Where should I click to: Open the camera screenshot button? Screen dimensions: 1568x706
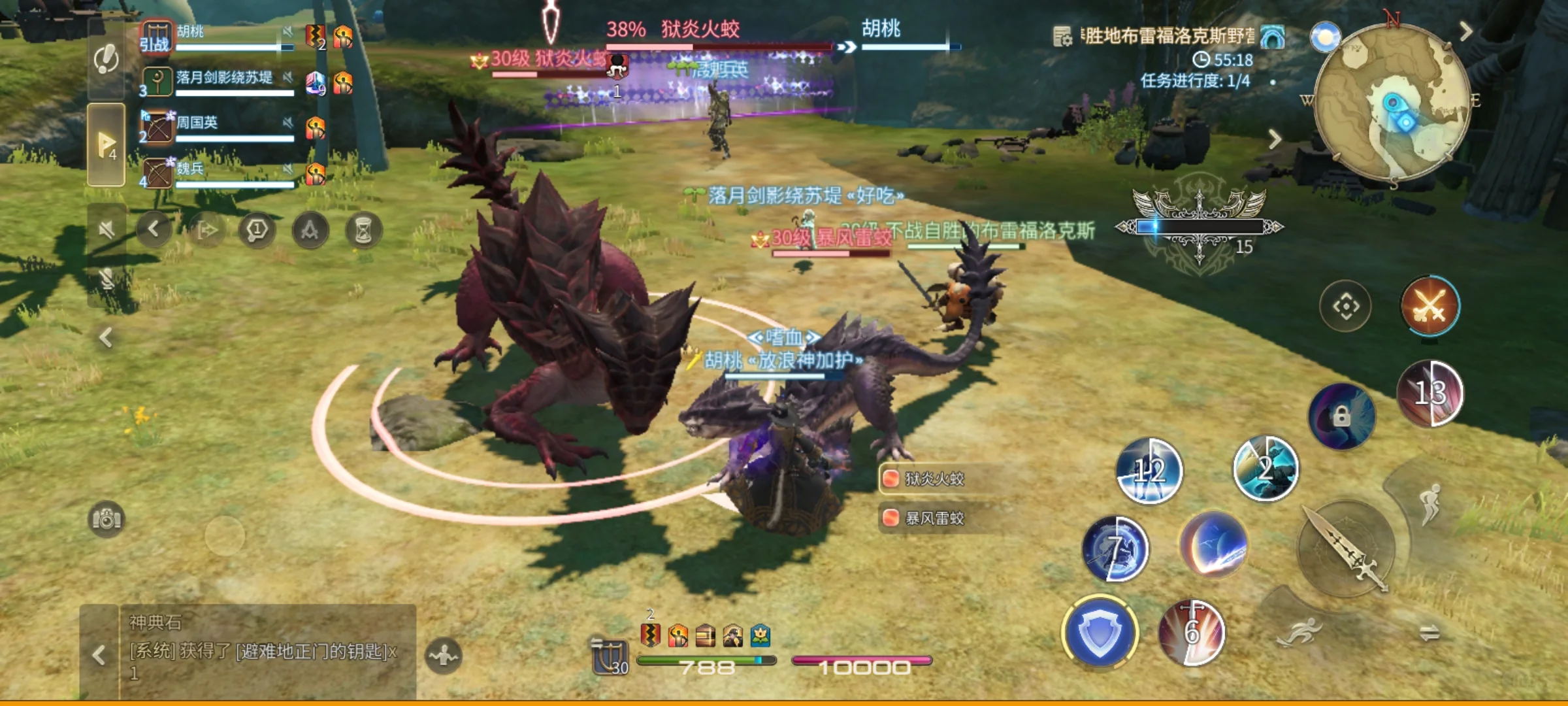coord(106,520)
